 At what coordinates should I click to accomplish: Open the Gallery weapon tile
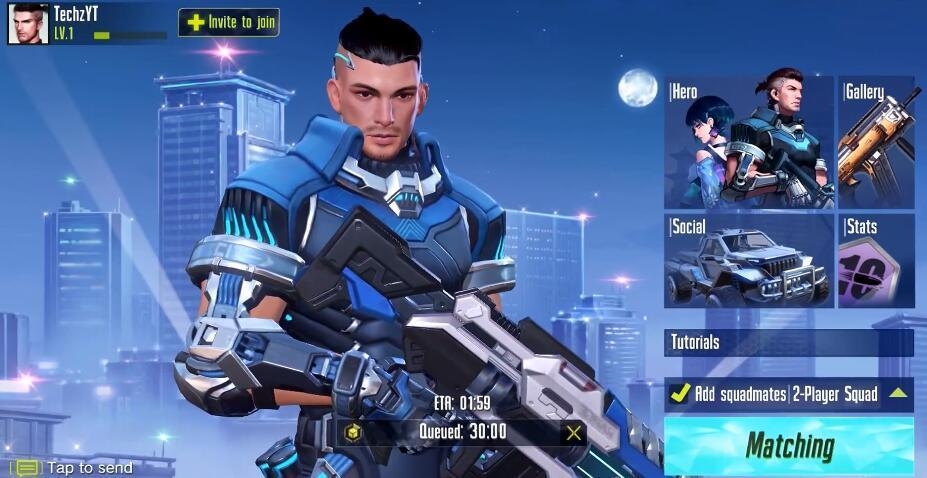877,142
